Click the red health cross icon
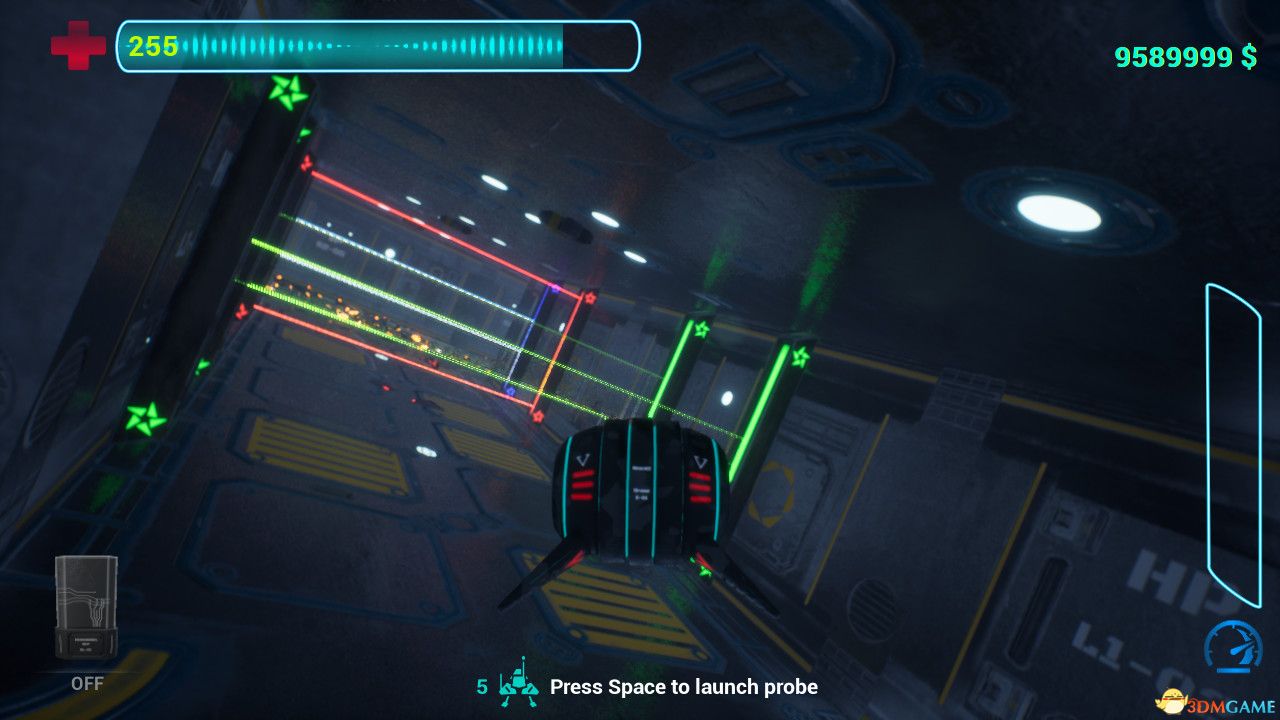 click(78, 46)
